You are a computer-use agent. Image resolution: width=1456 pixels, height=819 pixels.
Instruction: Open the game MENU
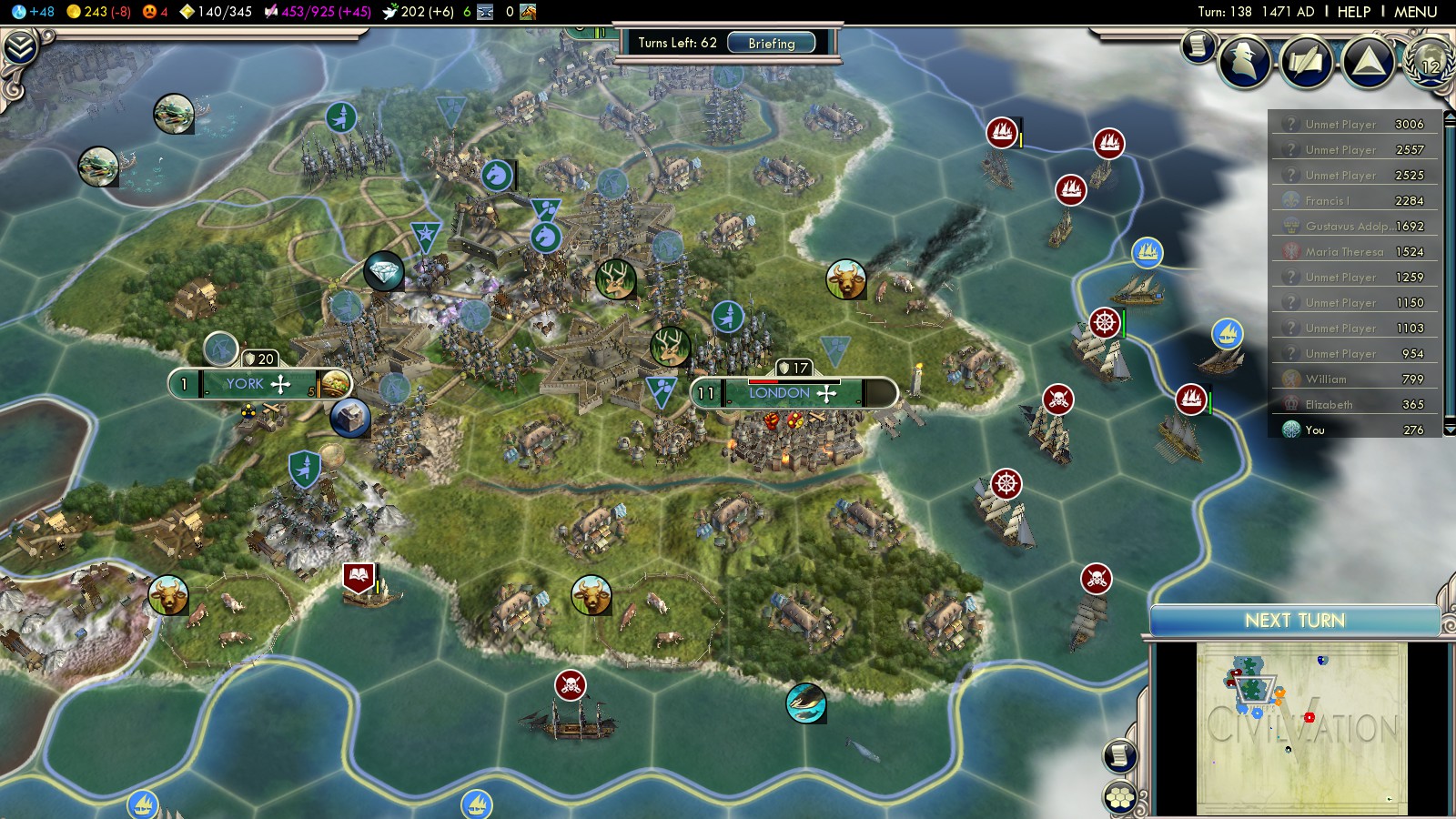[x=1415, y=12]
